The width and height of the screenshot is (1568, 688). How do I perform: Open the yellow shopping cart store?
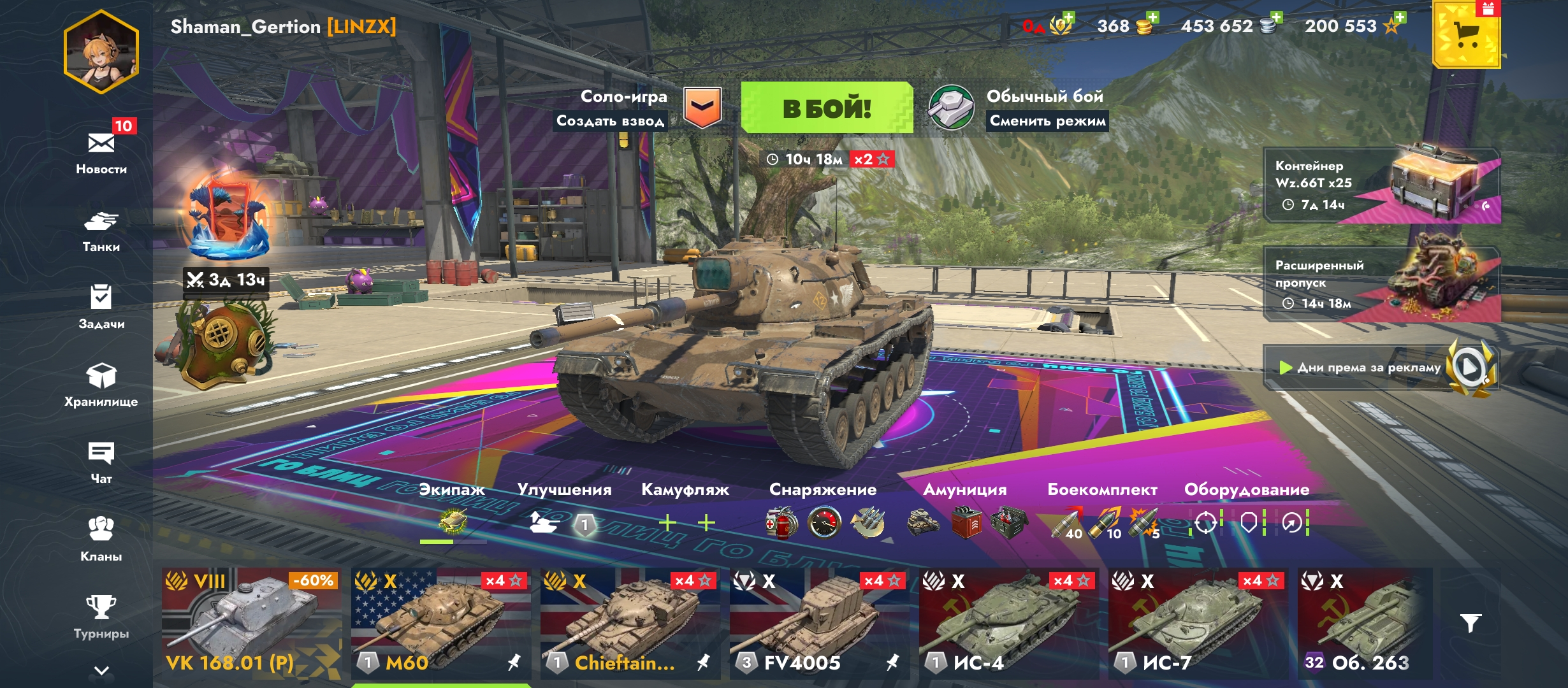[1466, 36]
